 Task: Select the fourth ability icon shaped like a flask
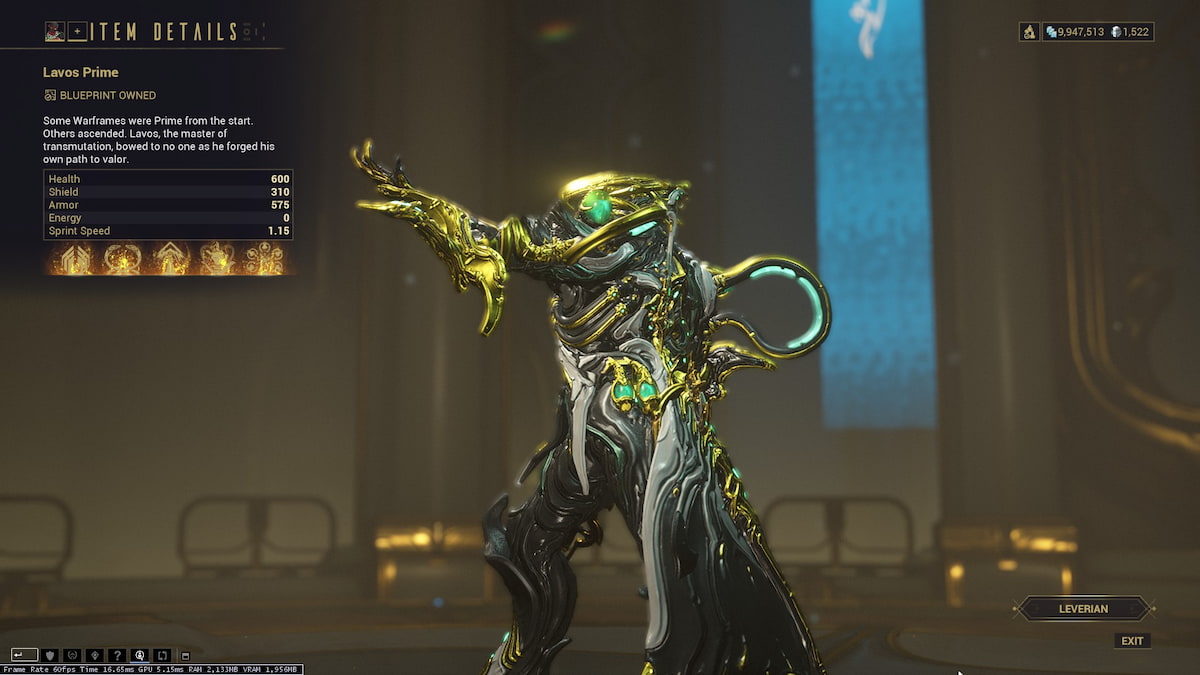coord(217,259)
